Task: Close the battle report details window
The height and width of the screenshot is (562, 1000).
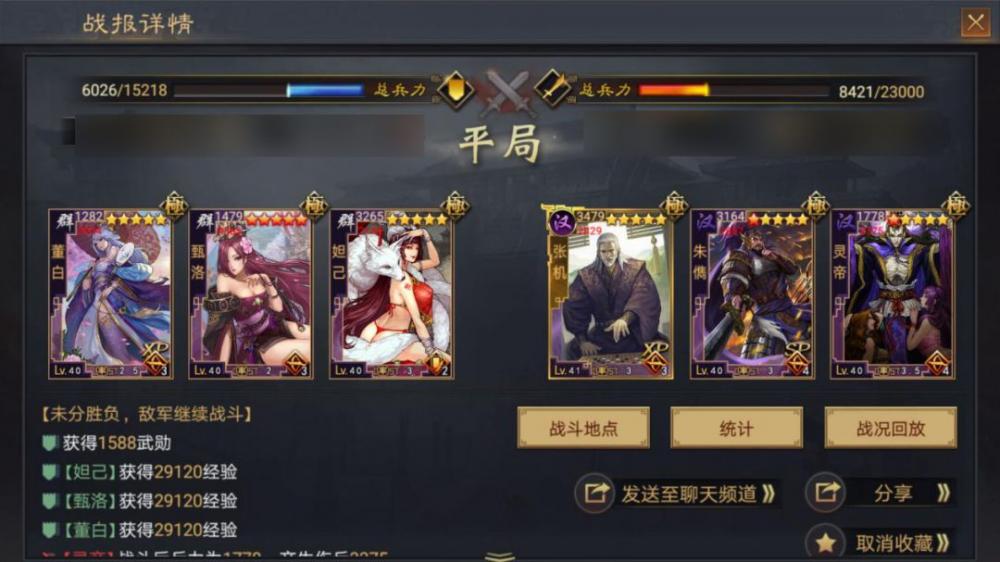Action: pos(973,22)
